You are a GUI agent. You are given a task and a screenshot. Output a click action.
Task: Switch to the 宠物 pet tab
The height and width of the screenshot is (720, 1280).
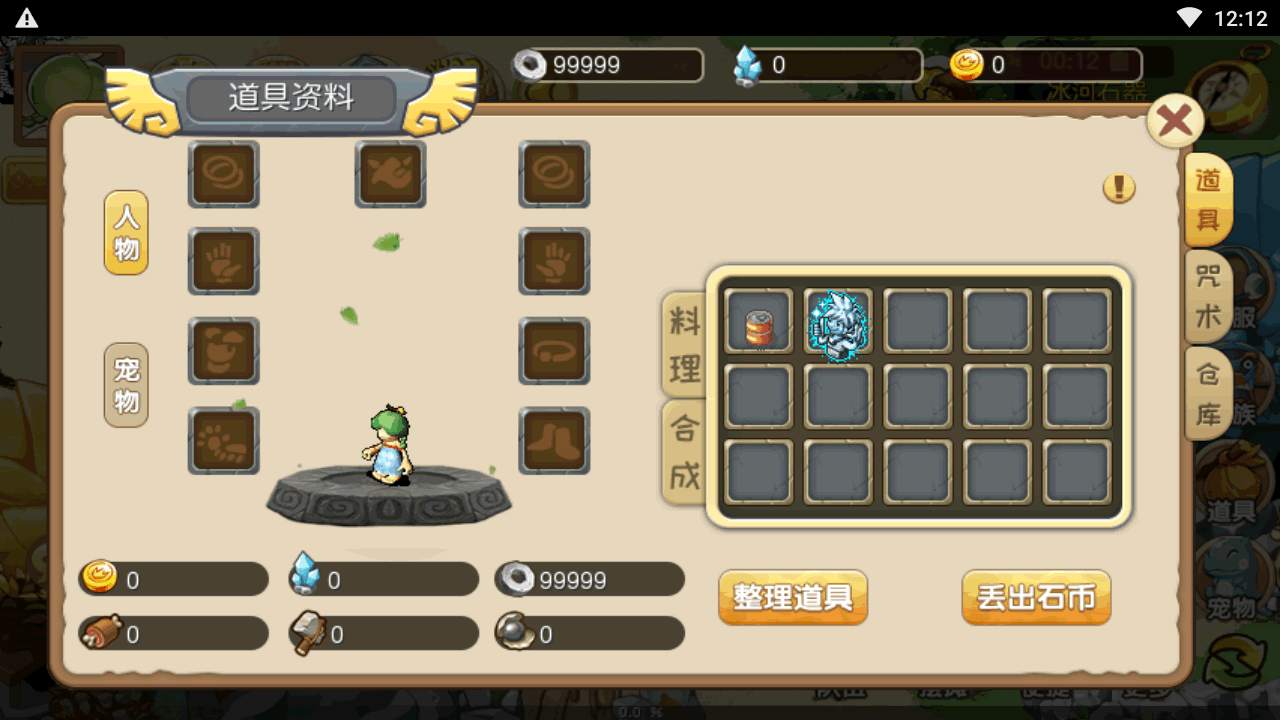tap(126, 386)
